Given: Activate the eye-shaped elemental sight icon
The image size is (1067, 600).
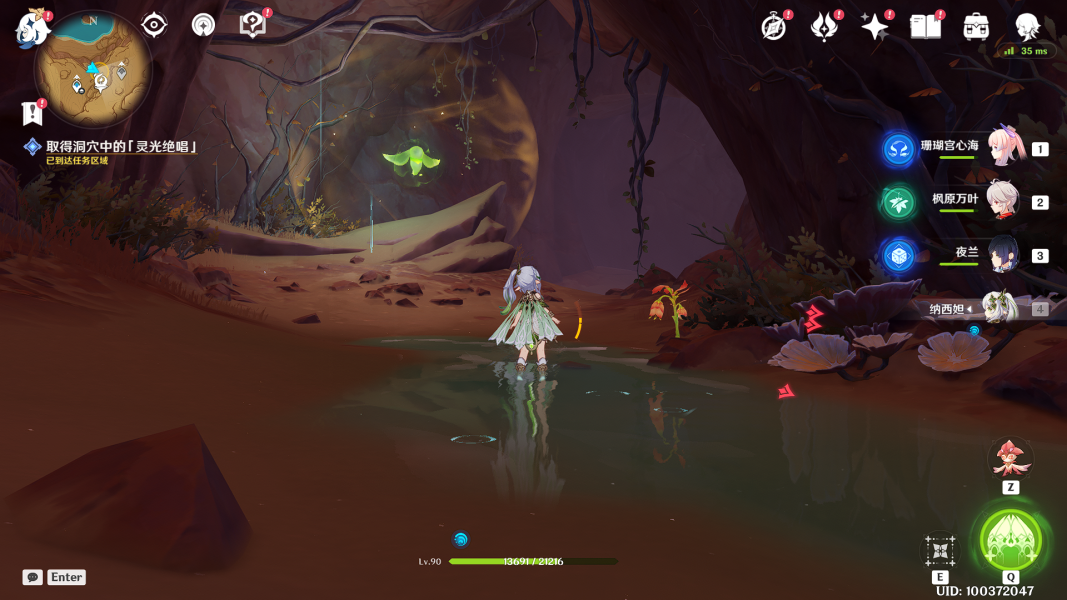Looking at the screenshot, I should tap(154, 25).
